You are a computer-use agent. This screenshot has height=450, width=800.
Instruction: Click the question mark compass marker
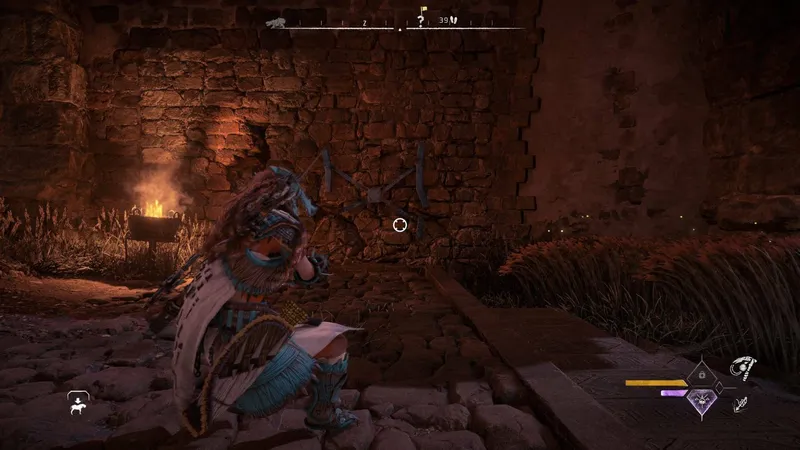(421, 21)
